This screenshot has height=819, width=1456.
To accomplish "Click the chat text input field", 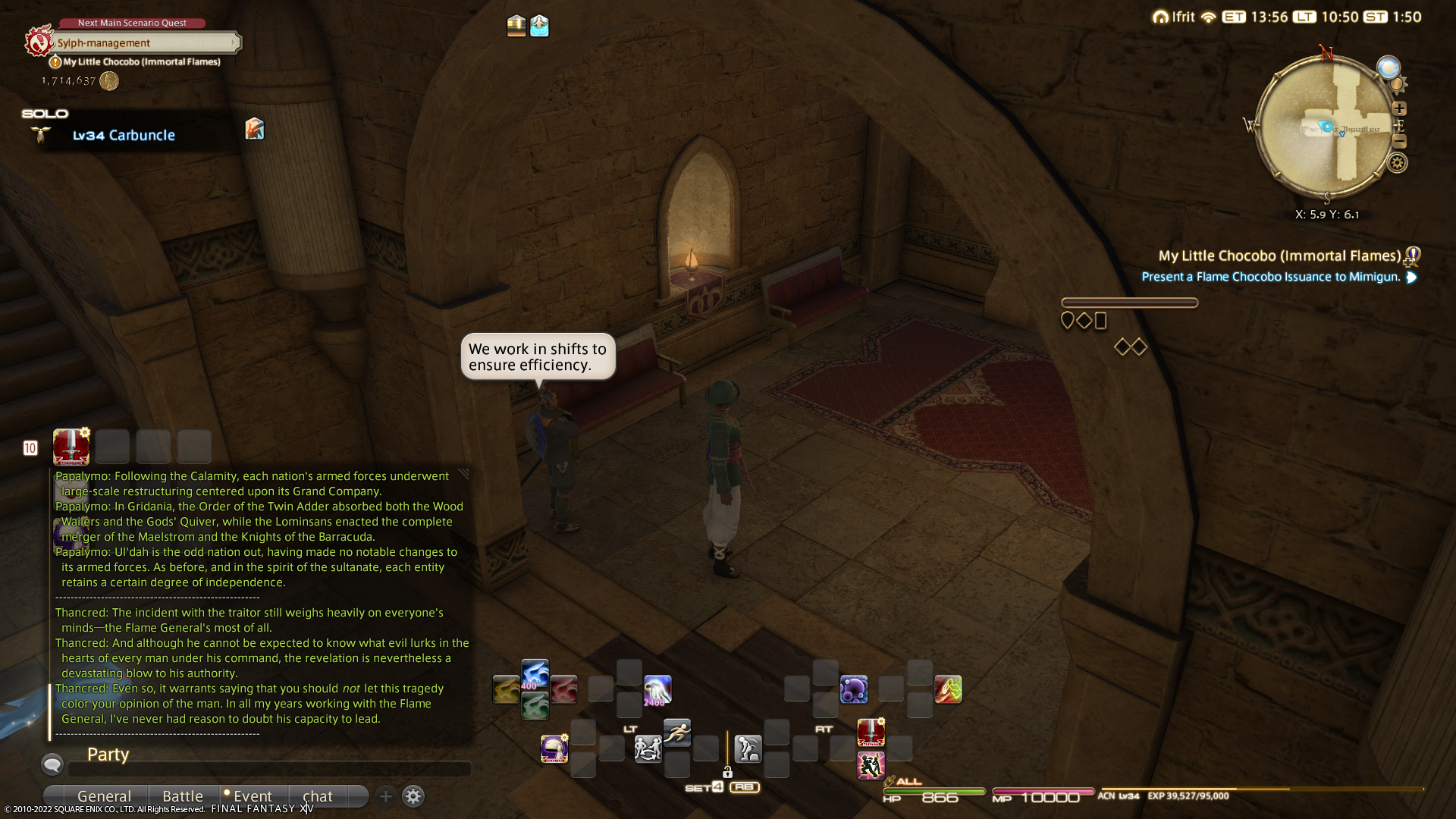I will click(269, 769).
